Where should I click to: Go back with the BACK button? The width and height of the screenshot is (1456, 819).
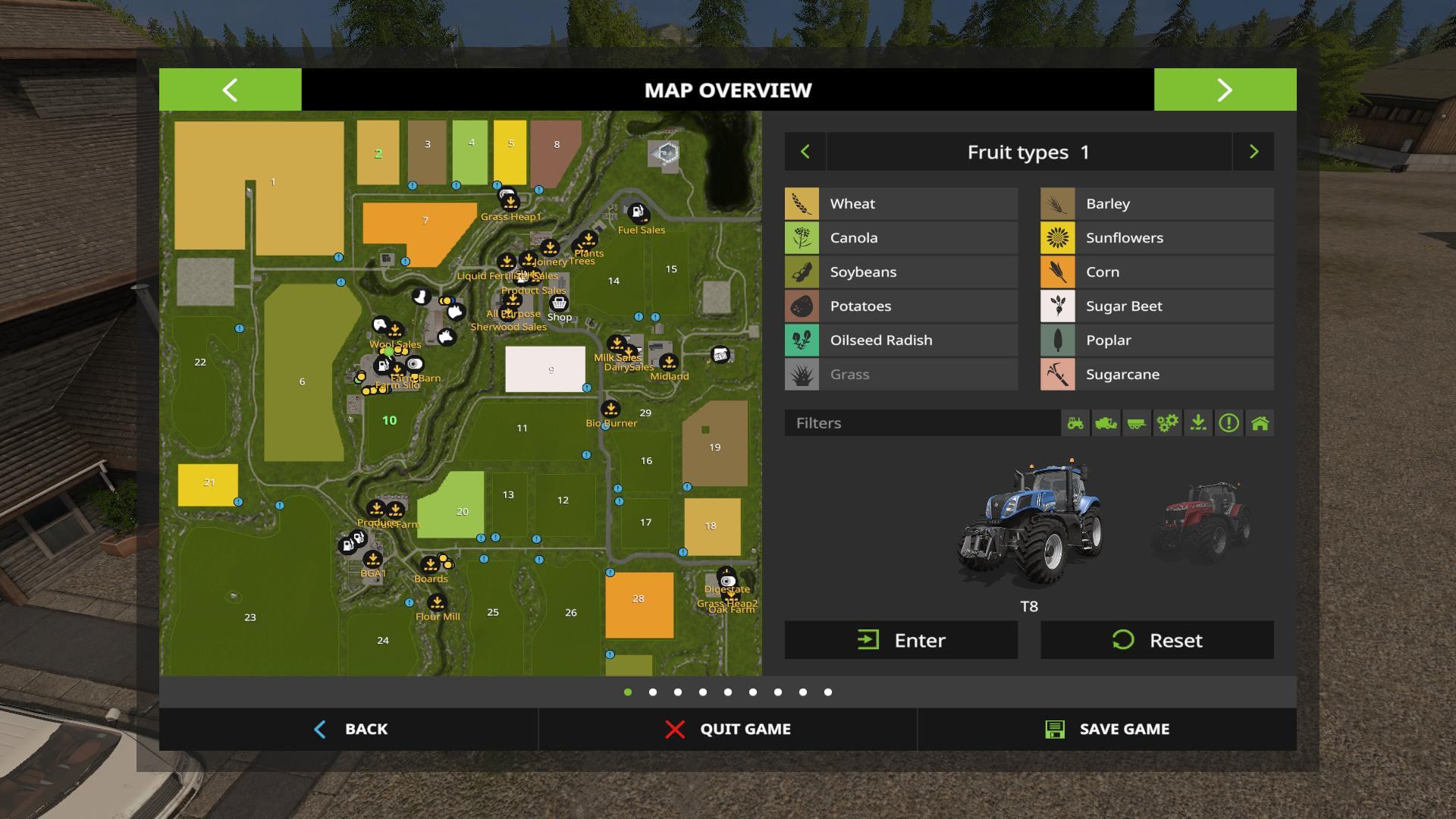(350, 729)
